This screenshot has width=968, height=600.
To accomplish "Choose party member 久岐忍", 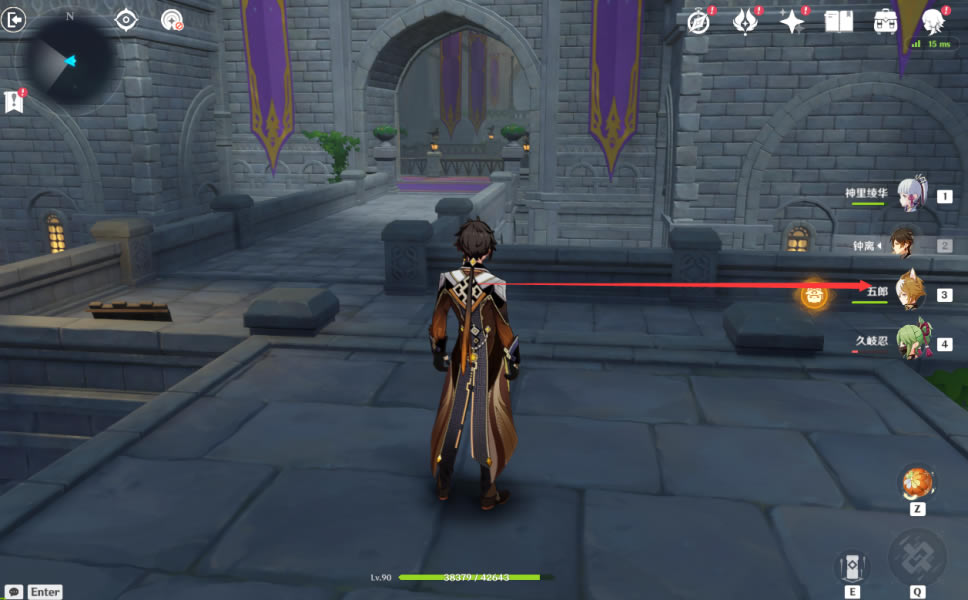I will tap(910, 342).
